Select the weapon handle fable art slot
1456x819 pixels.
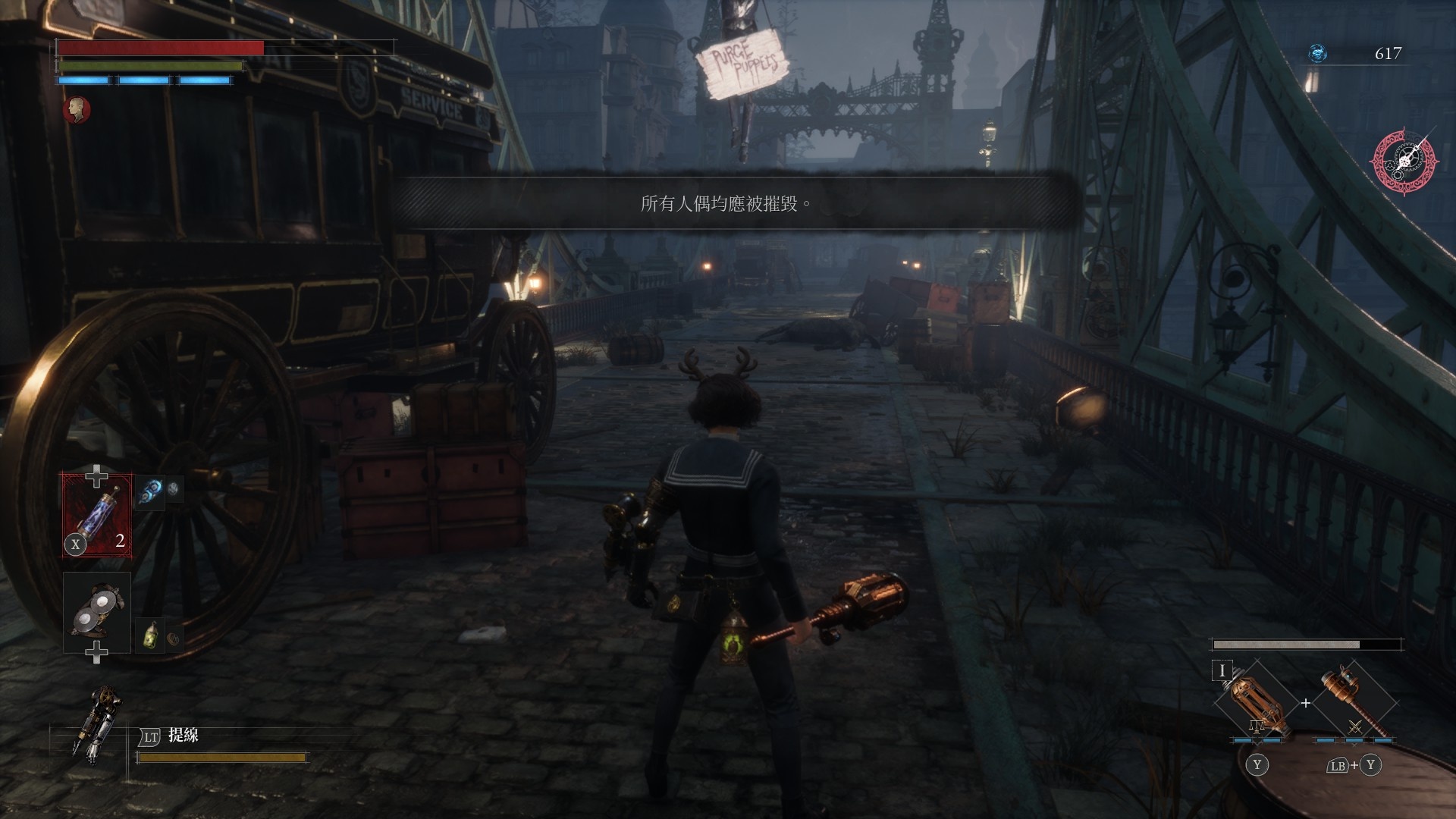1354,702
